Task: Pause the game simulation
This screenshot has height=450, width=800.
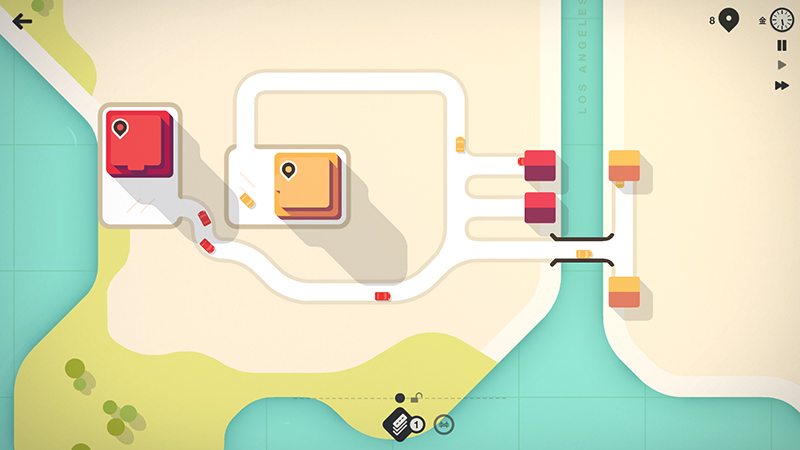Action: coord(782,45)
